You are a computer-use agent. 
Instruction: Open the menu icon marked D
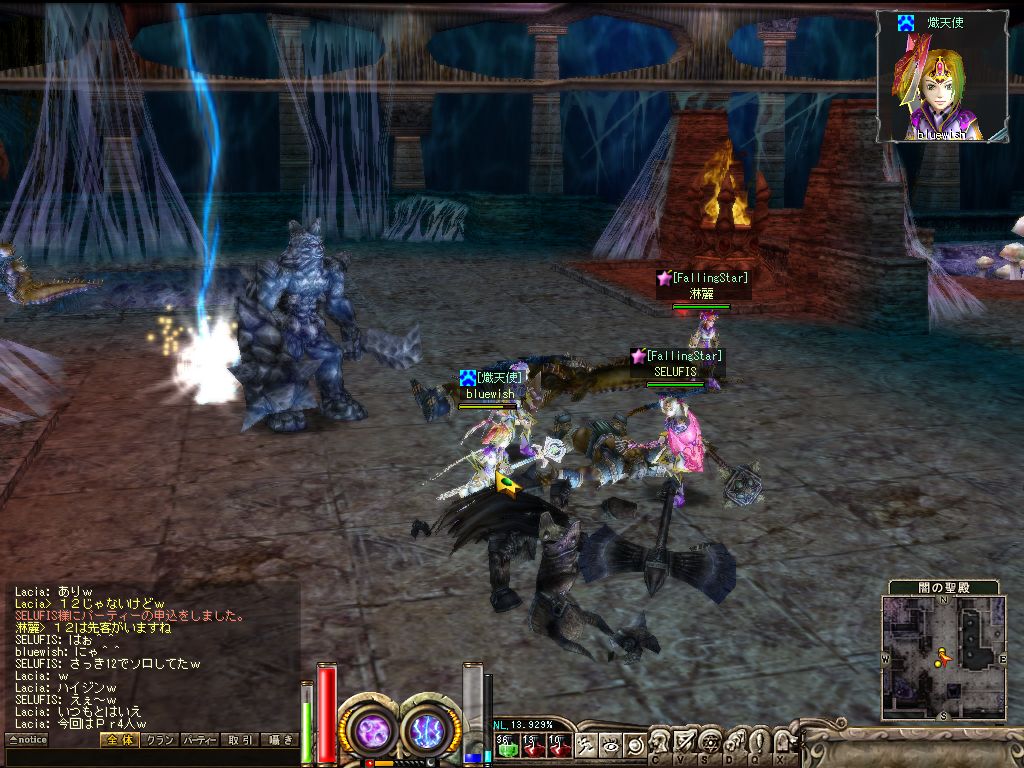pyautogui.click(x=733, y=743)
